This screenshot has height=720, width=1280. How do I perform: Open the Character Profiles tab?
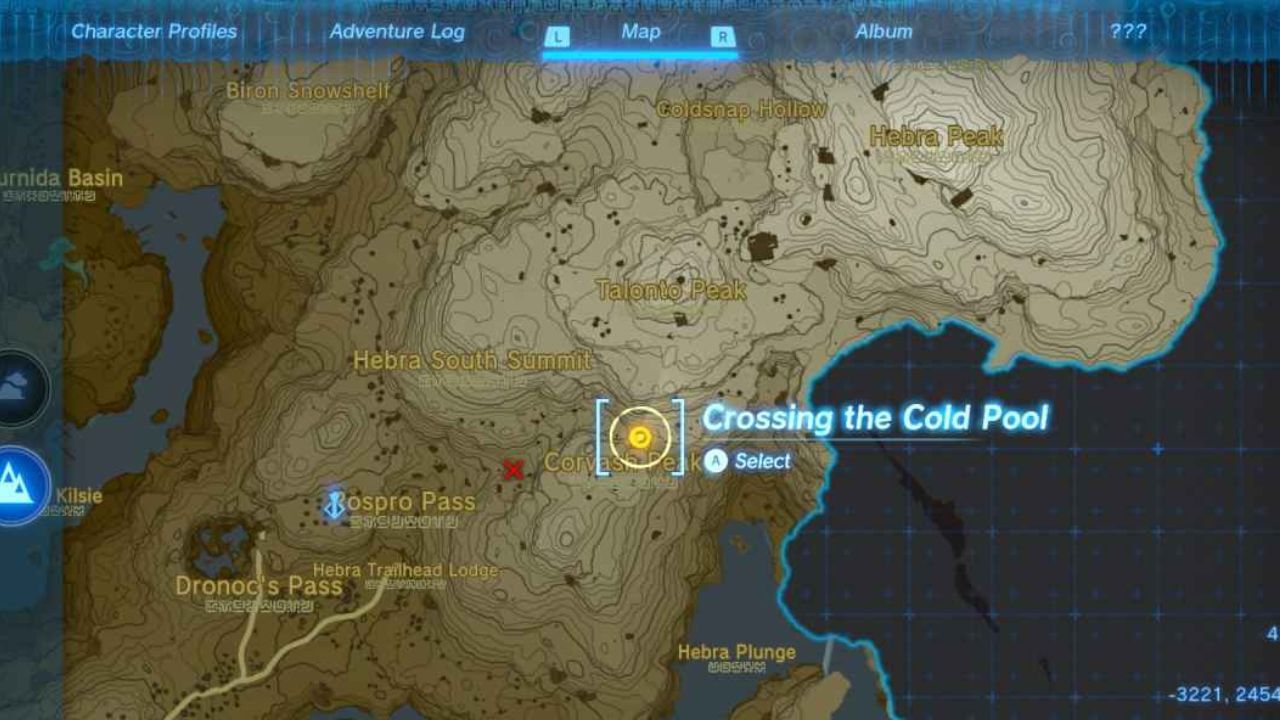[x=154, y=31]
